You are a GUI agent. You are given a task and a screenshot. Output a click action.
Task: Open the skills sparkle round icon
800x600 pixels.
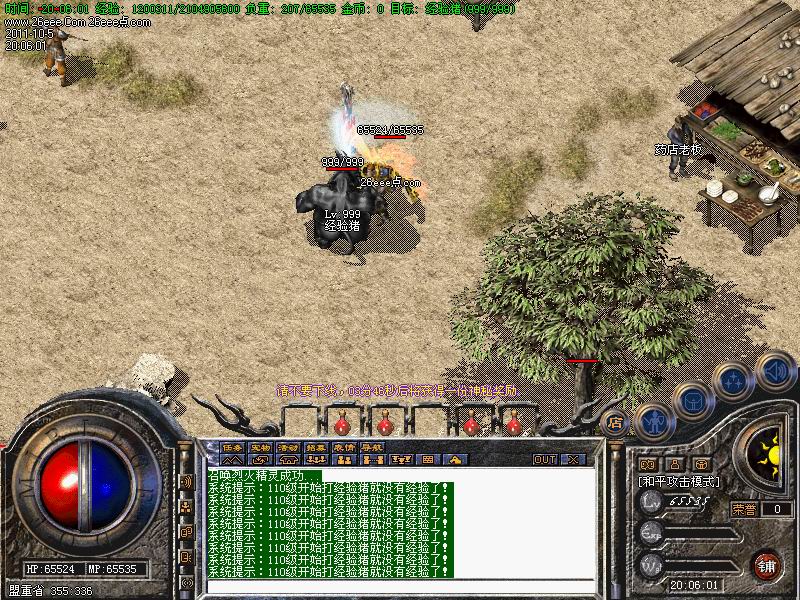click(x=733, y=382)
